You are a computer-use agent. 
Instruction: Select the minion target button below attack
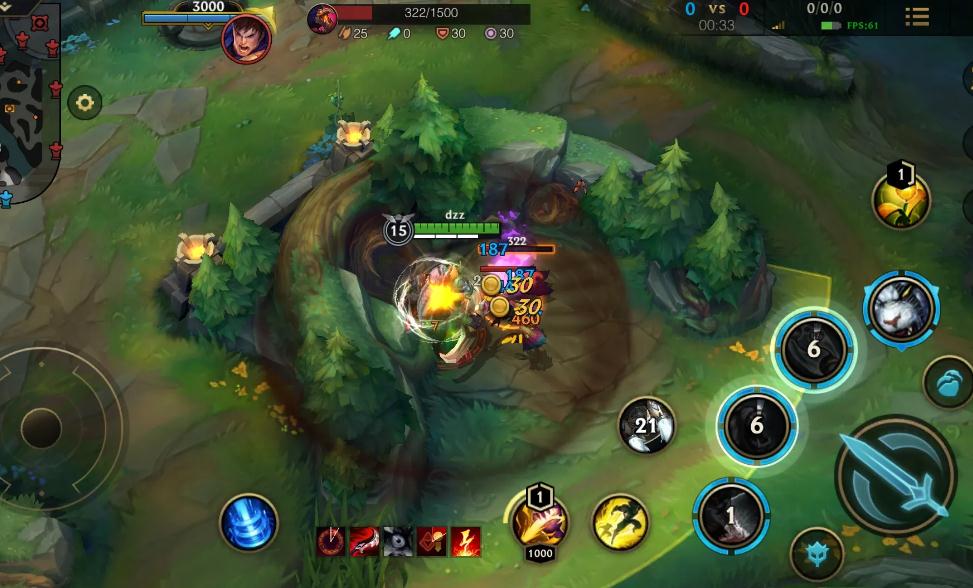(x=817, y=553)
